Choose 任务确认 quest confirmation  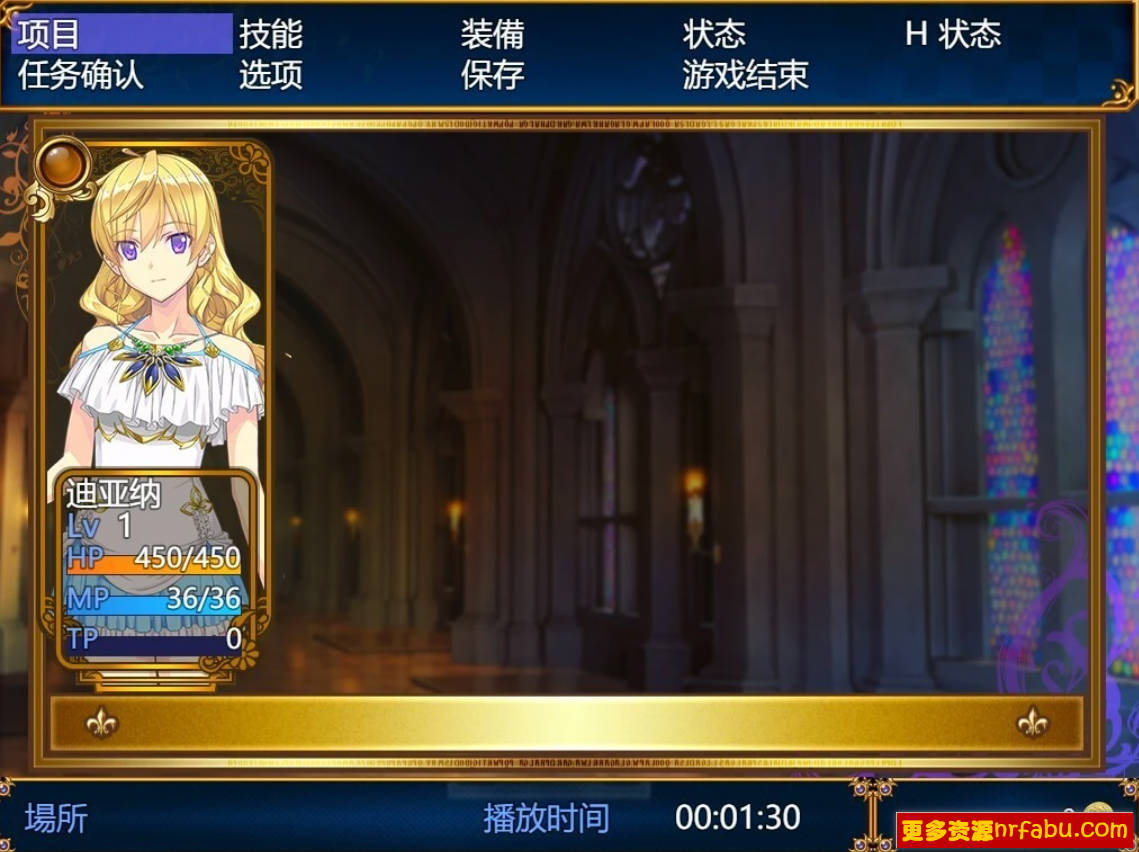tap(81, 75)
